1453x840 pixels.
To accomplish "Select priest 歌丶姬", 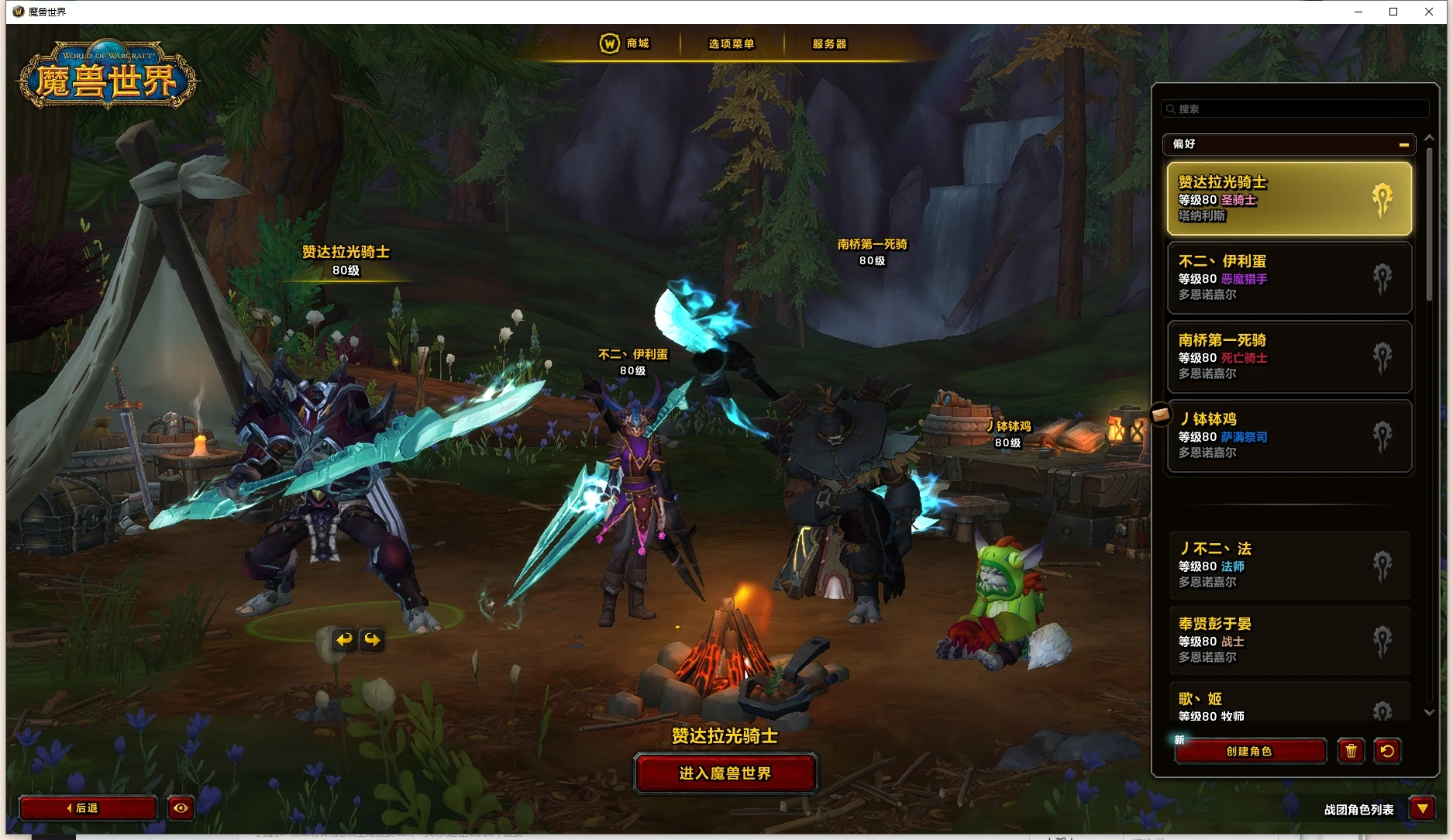I will pyautogui.click(x=1288, y=704).
